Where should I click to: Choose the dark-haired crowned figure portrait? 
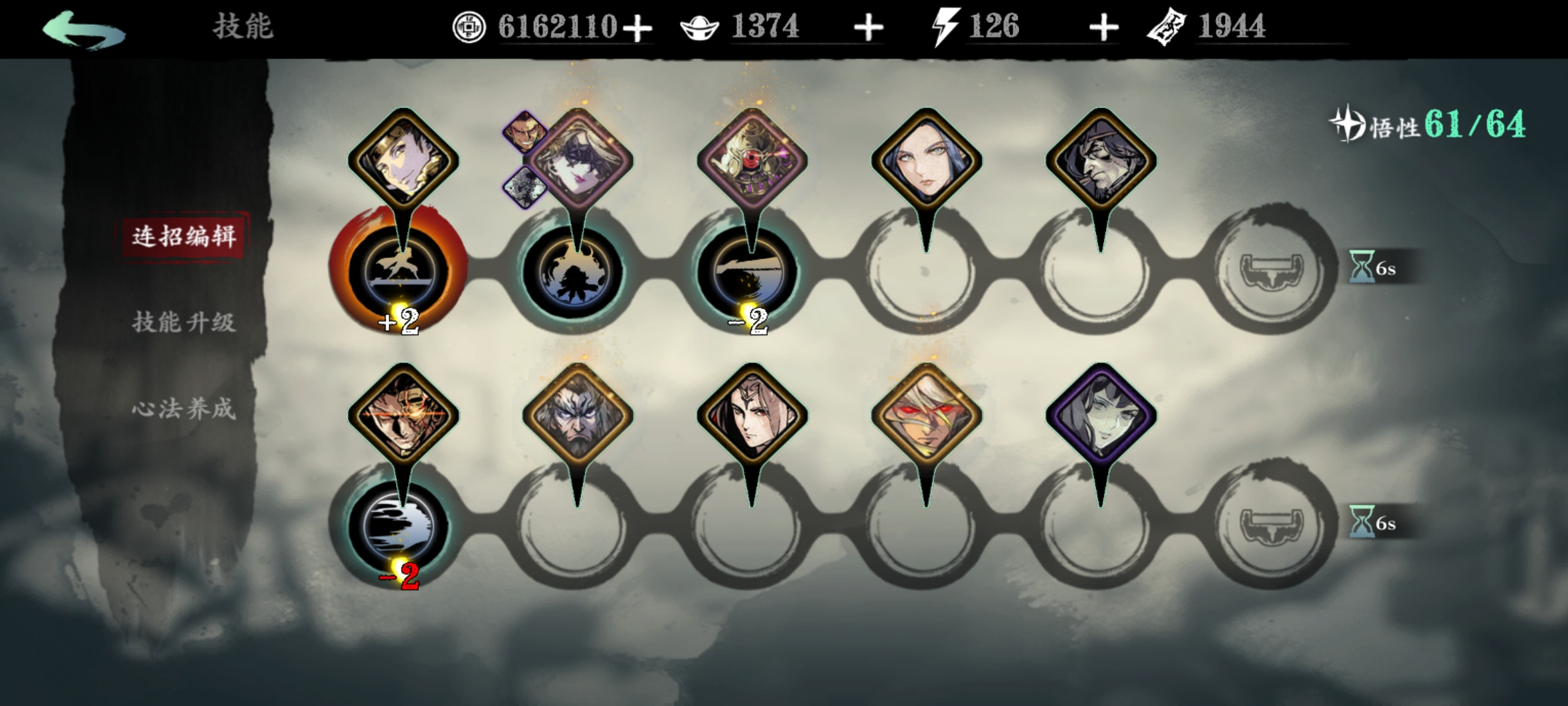pyautogui.click(x=752, y=416)
